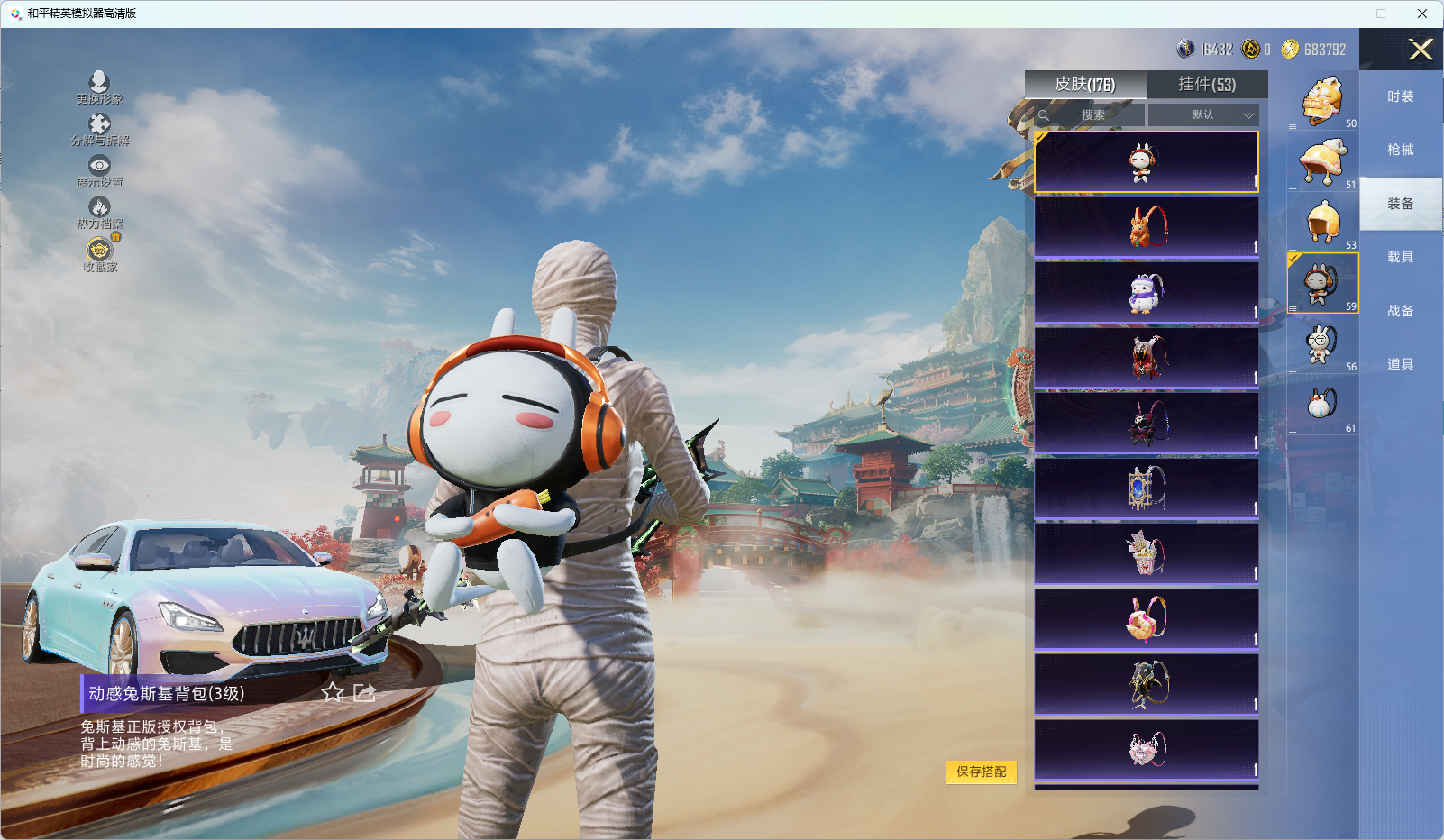
Task: Open the 热力档案 profile icon
Action: click(x=99, y=212)
